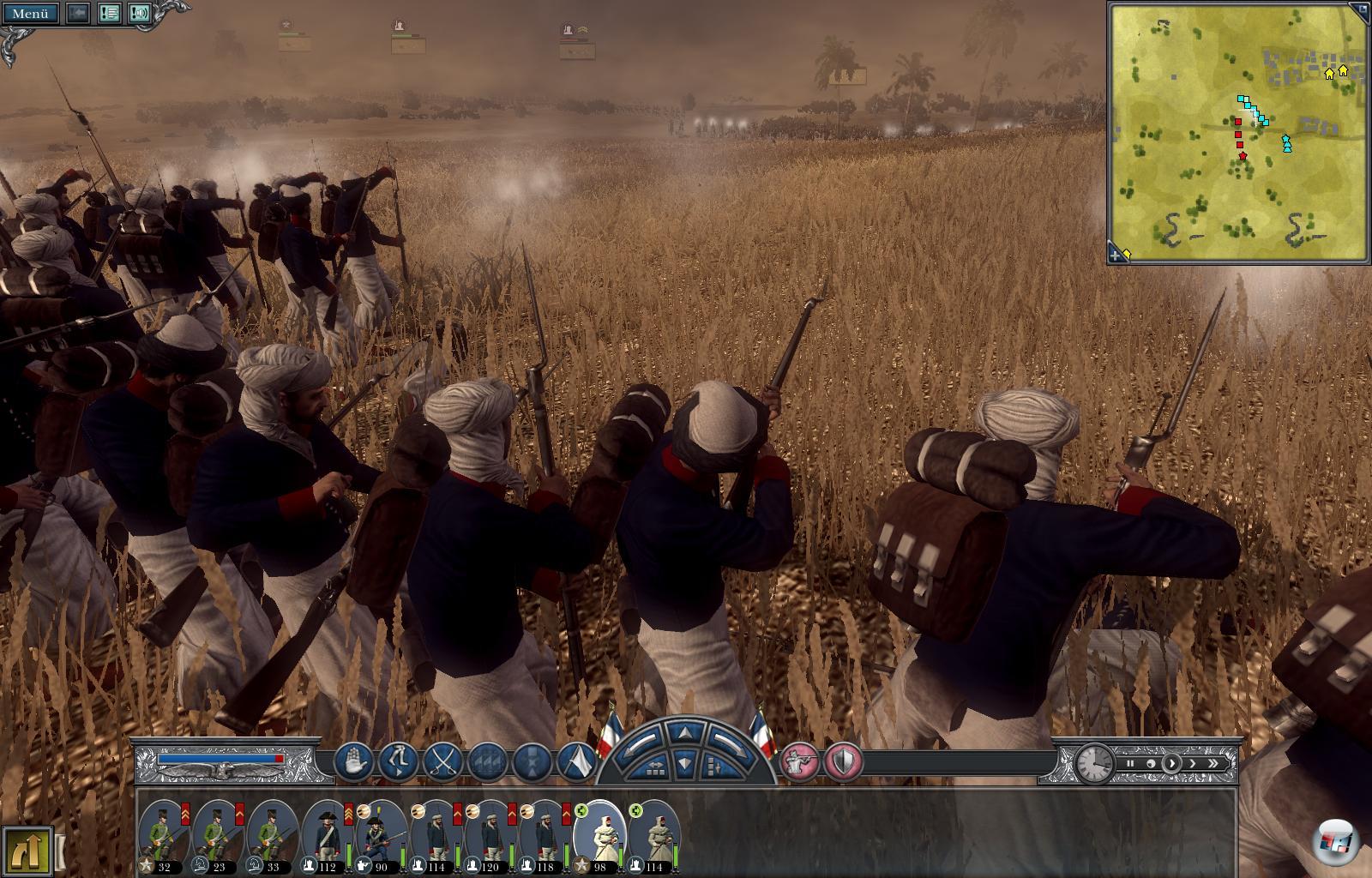Screen dimensions: 1372x878
Task: Toggle fire at will musket icon
Action: [798, 761]
